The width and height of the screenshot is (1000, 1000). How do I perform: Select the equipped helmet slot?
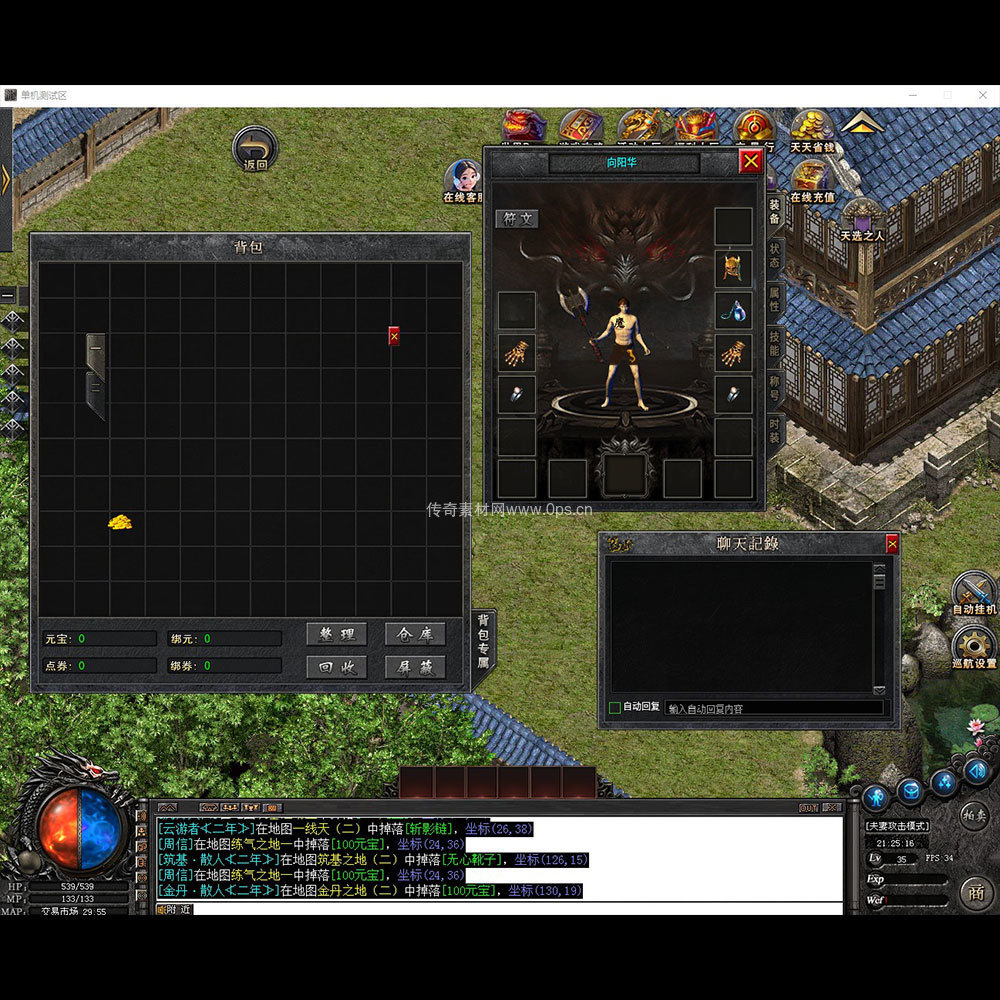tap(733, 269)
